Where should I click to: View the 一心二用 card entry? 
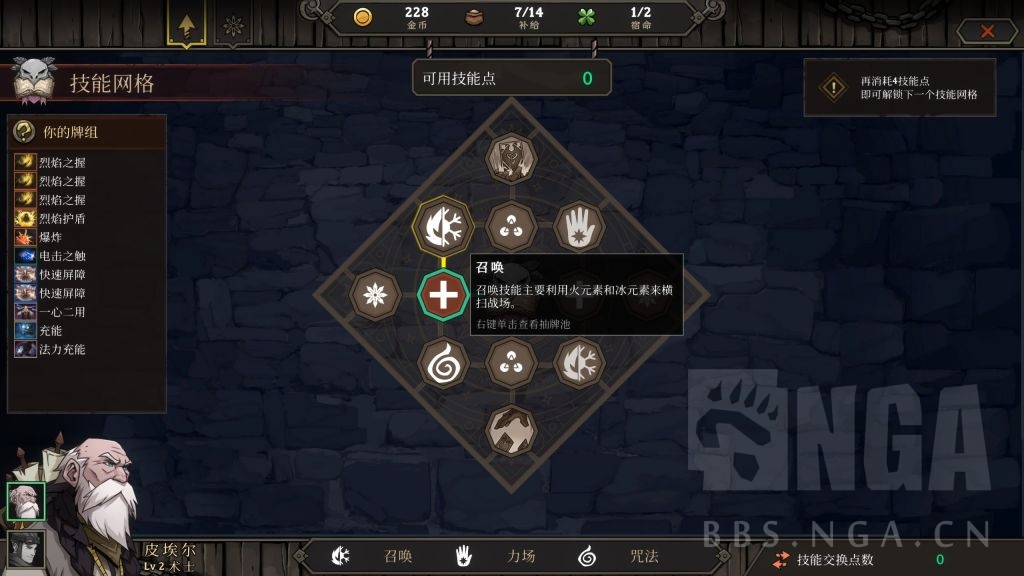62,312
